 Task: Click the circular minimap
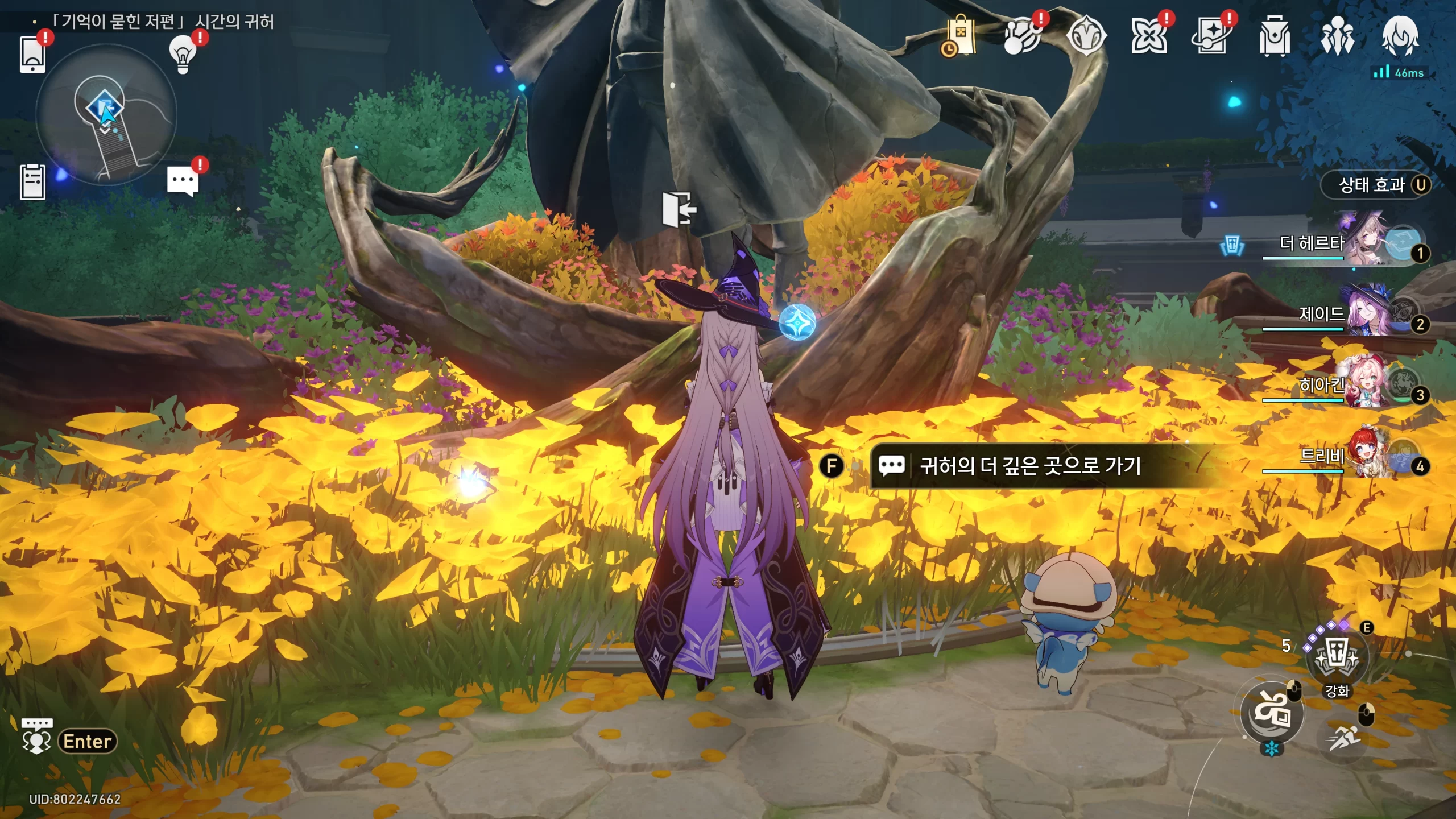(106, 114)
